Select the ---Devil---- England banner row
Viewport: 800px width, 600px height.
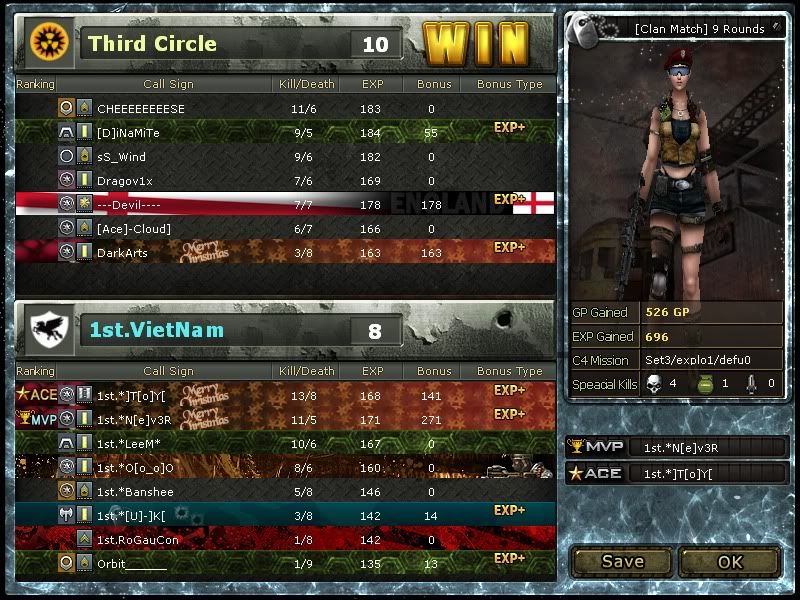pos(128,205)
